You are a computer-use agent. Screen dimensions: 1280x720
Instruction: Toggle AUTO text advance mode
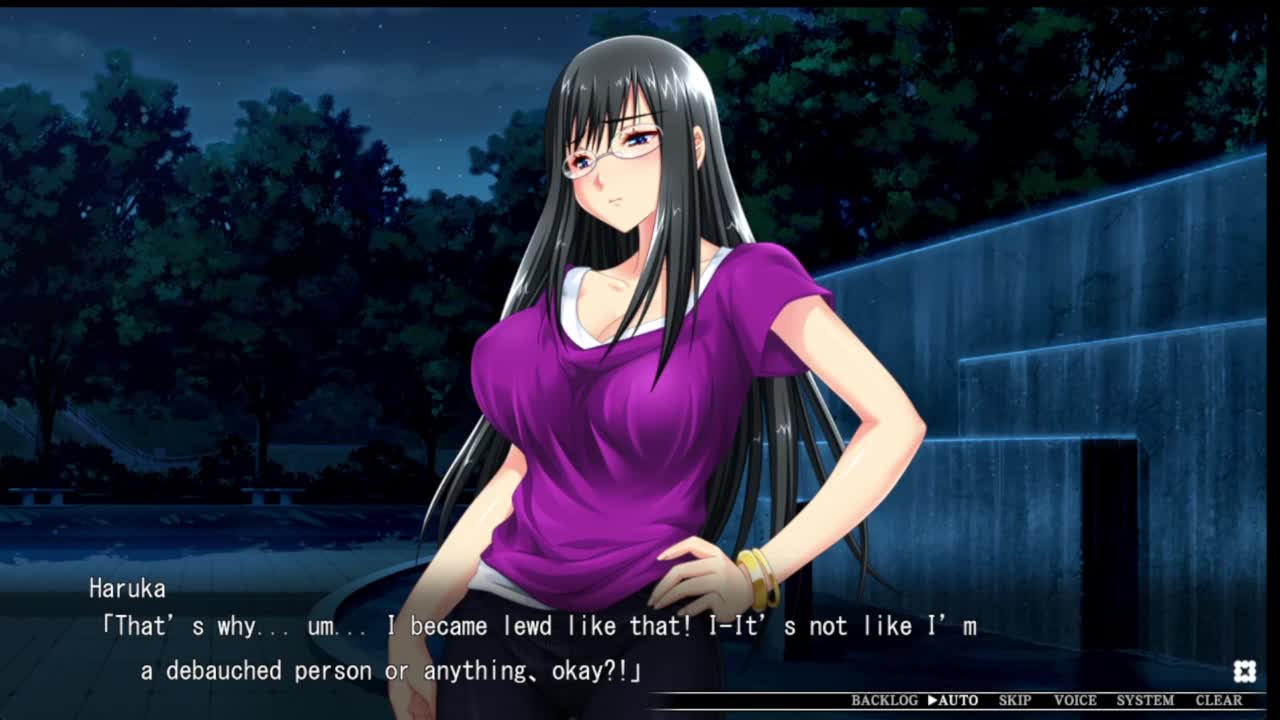point(953,701)
